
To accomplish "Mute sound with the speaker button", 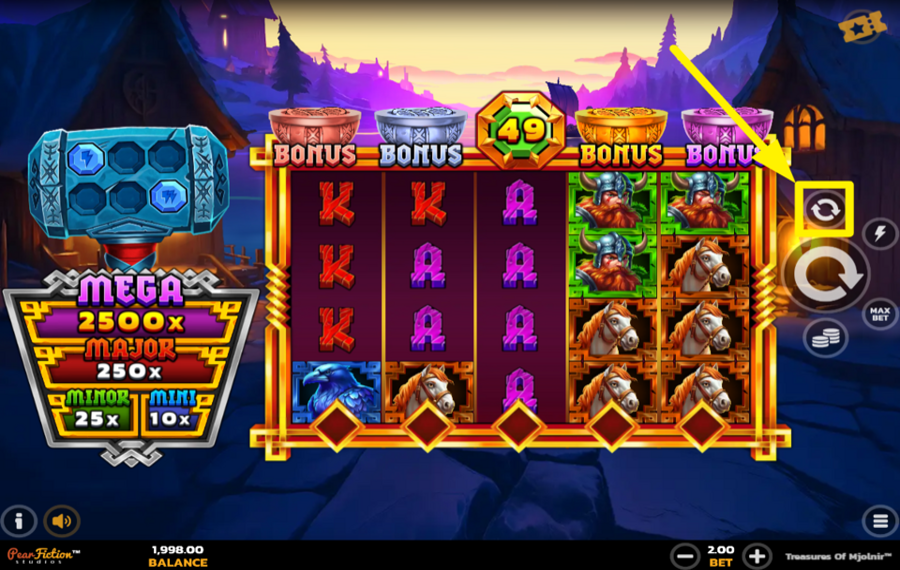I will coord(62,521).
